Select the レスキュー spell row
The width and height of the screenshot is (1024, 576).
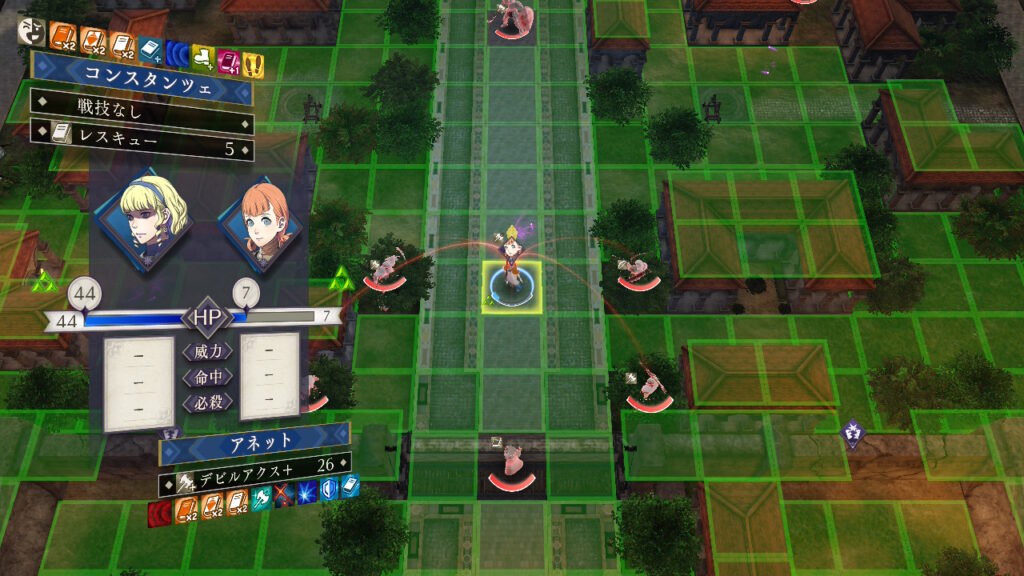140,149
